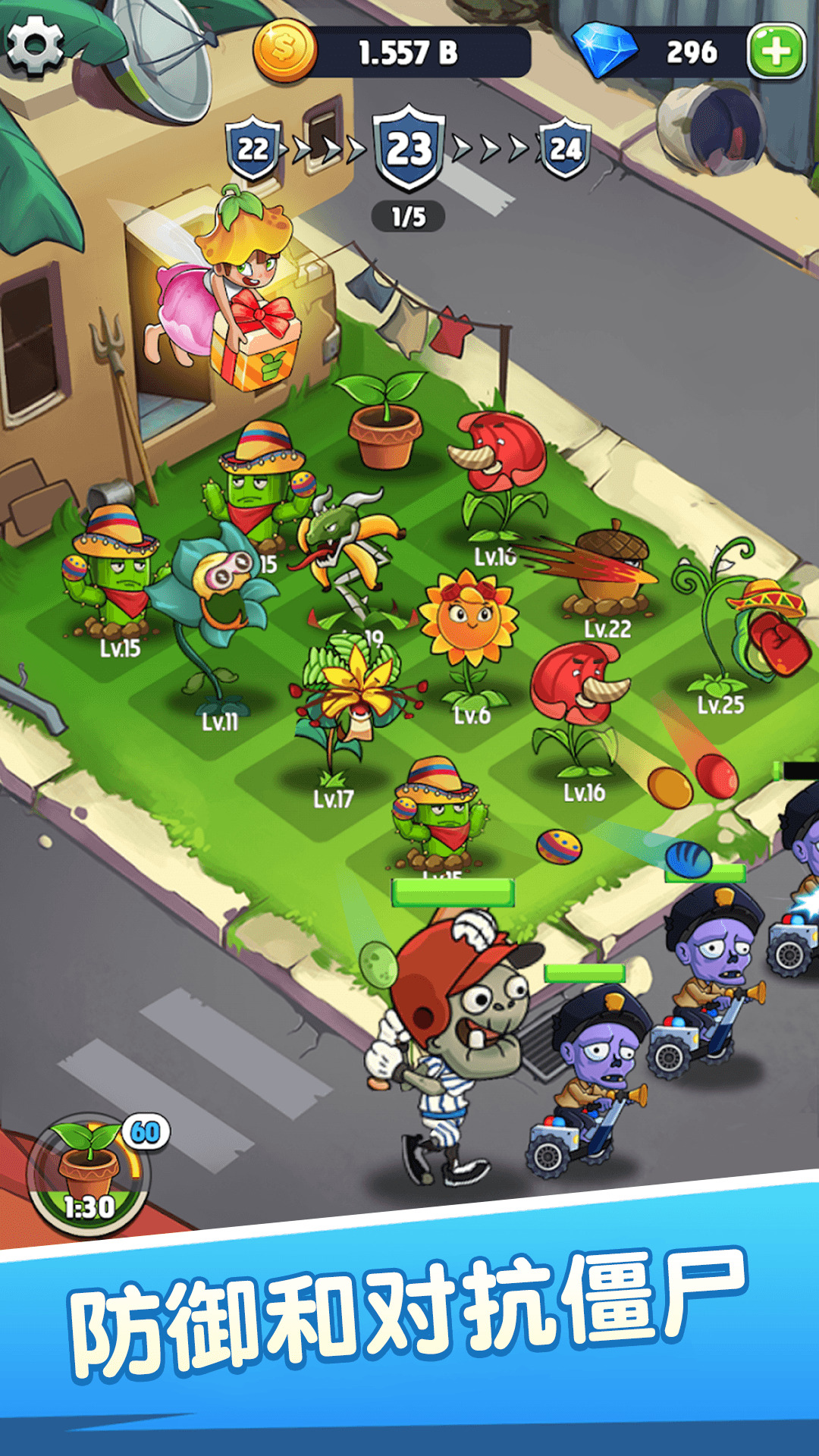The image size is (819, 1456).
Task: Tap the gold coin currency icon
Action: click(284, 50)
